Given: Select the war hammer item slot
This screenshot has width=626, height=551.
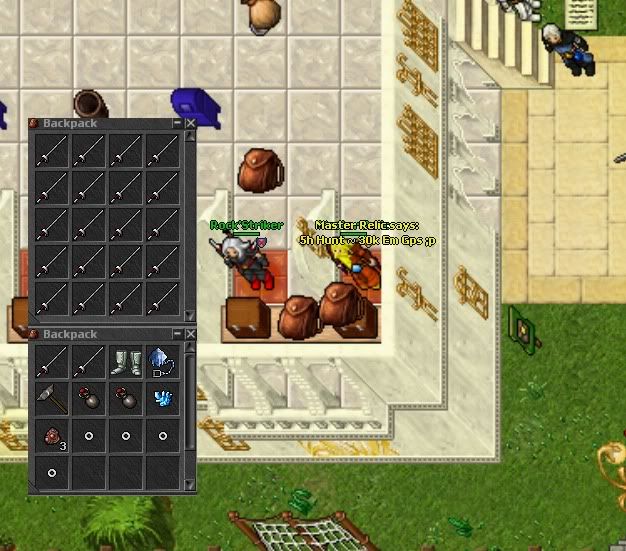Looking at the screenshot, I should click(x=50, y=398).
